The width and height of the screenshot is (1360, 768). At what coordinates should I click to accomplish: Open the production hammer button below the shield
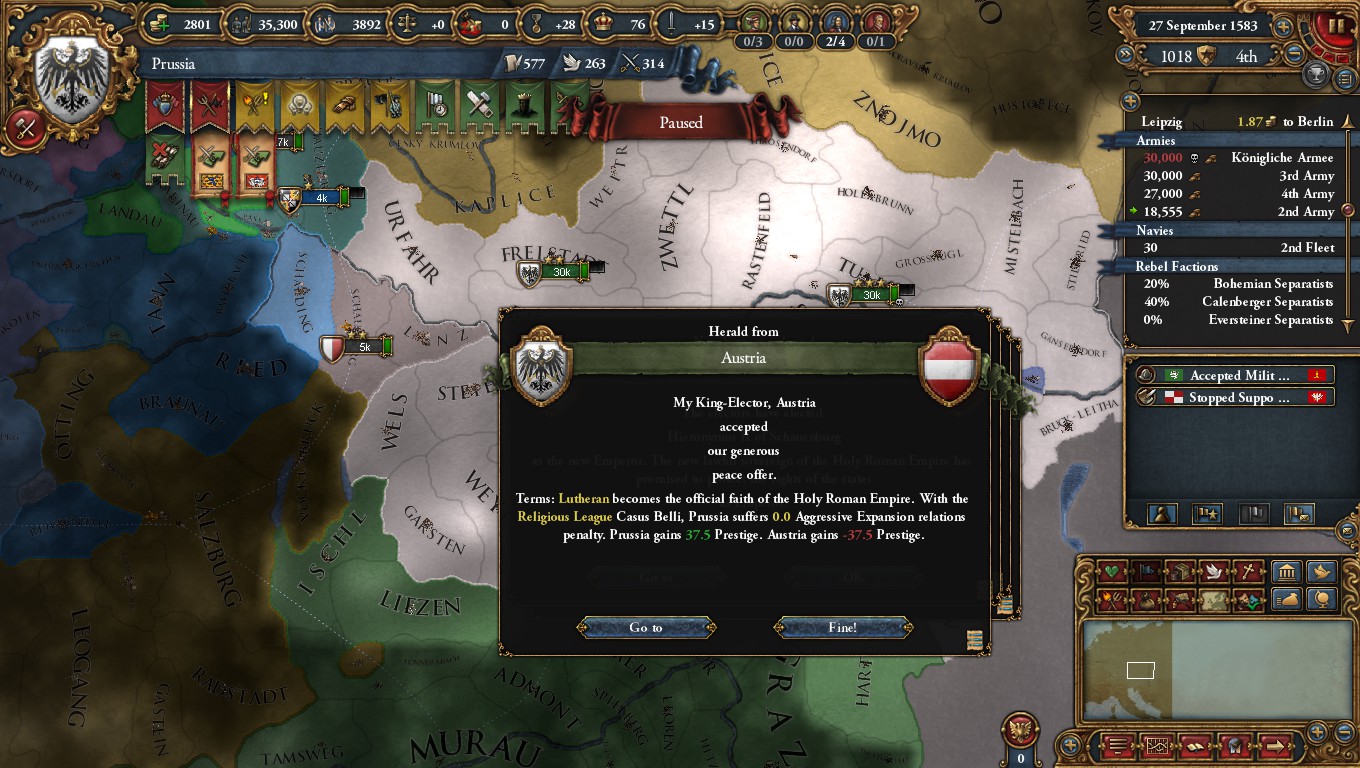[25, 128]
